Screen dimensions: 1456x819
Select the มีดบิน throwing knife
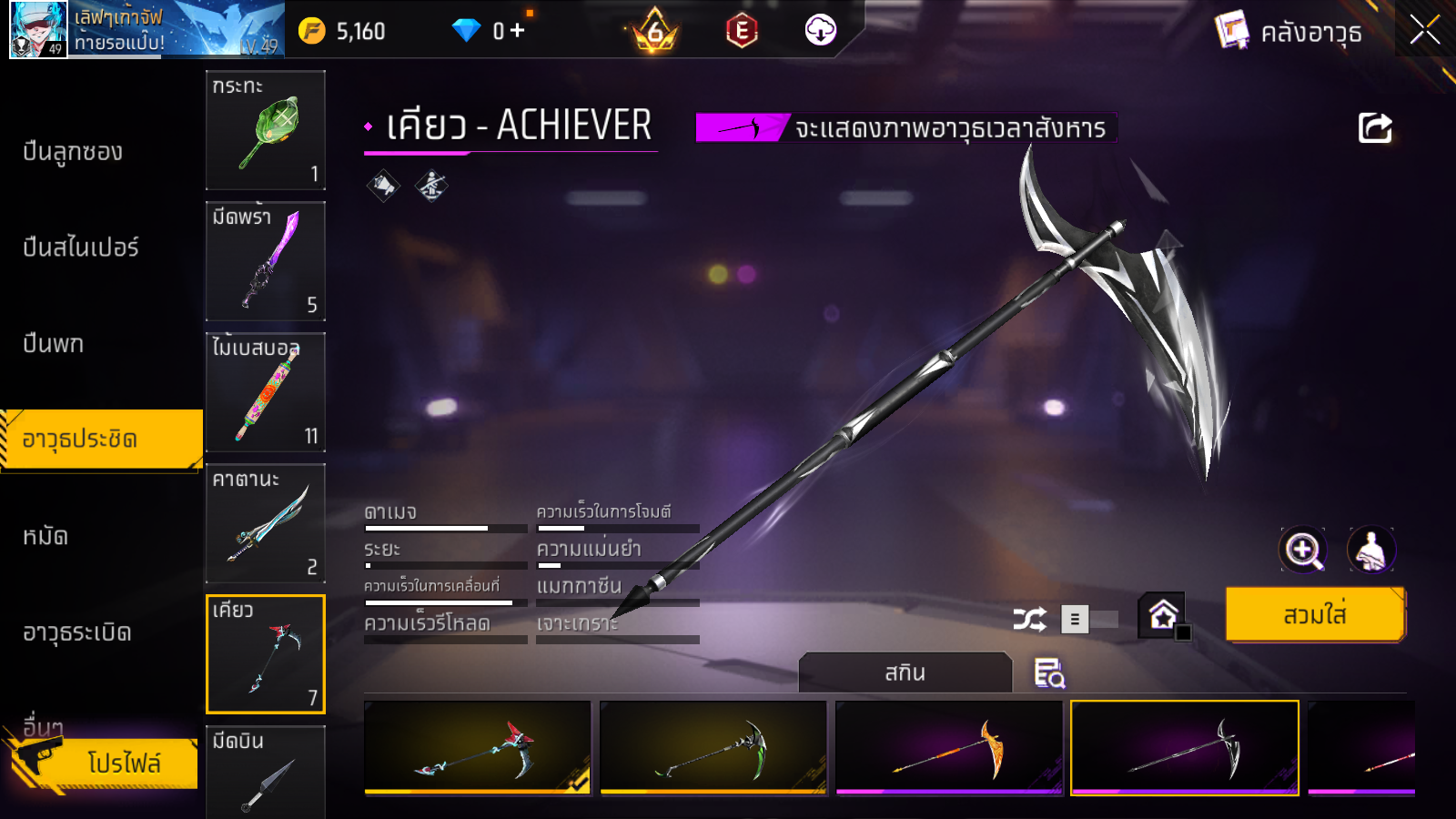click(x=266, y=772)
